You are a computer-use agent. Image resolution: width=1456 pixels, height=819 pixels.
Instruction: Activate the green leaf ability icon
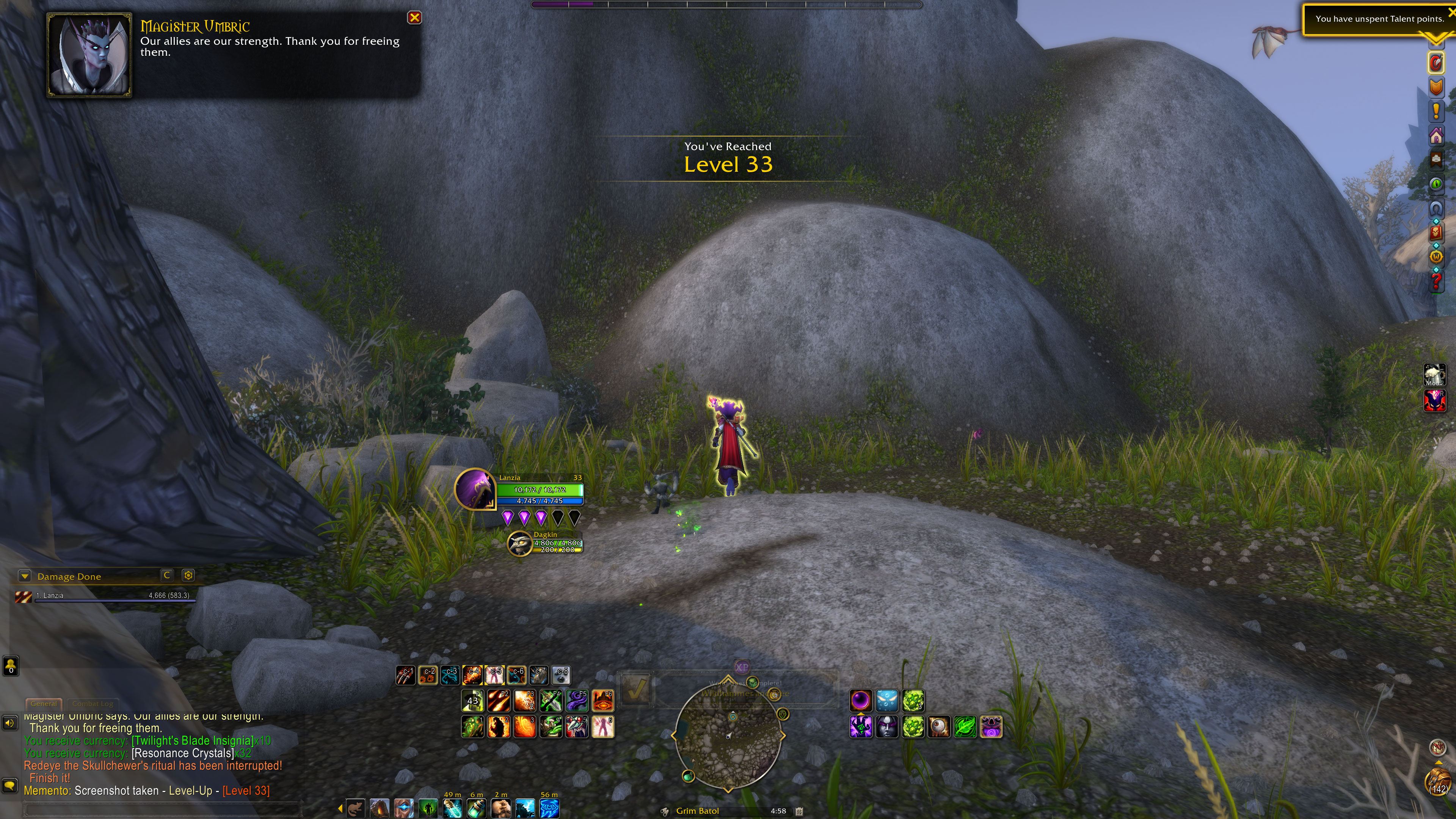[965, 727]
